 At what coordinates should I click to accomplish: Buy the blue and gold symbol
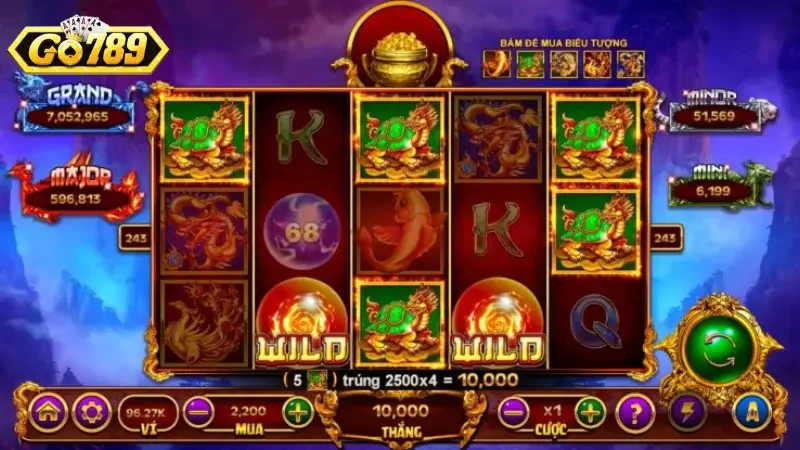coord(630,64)
